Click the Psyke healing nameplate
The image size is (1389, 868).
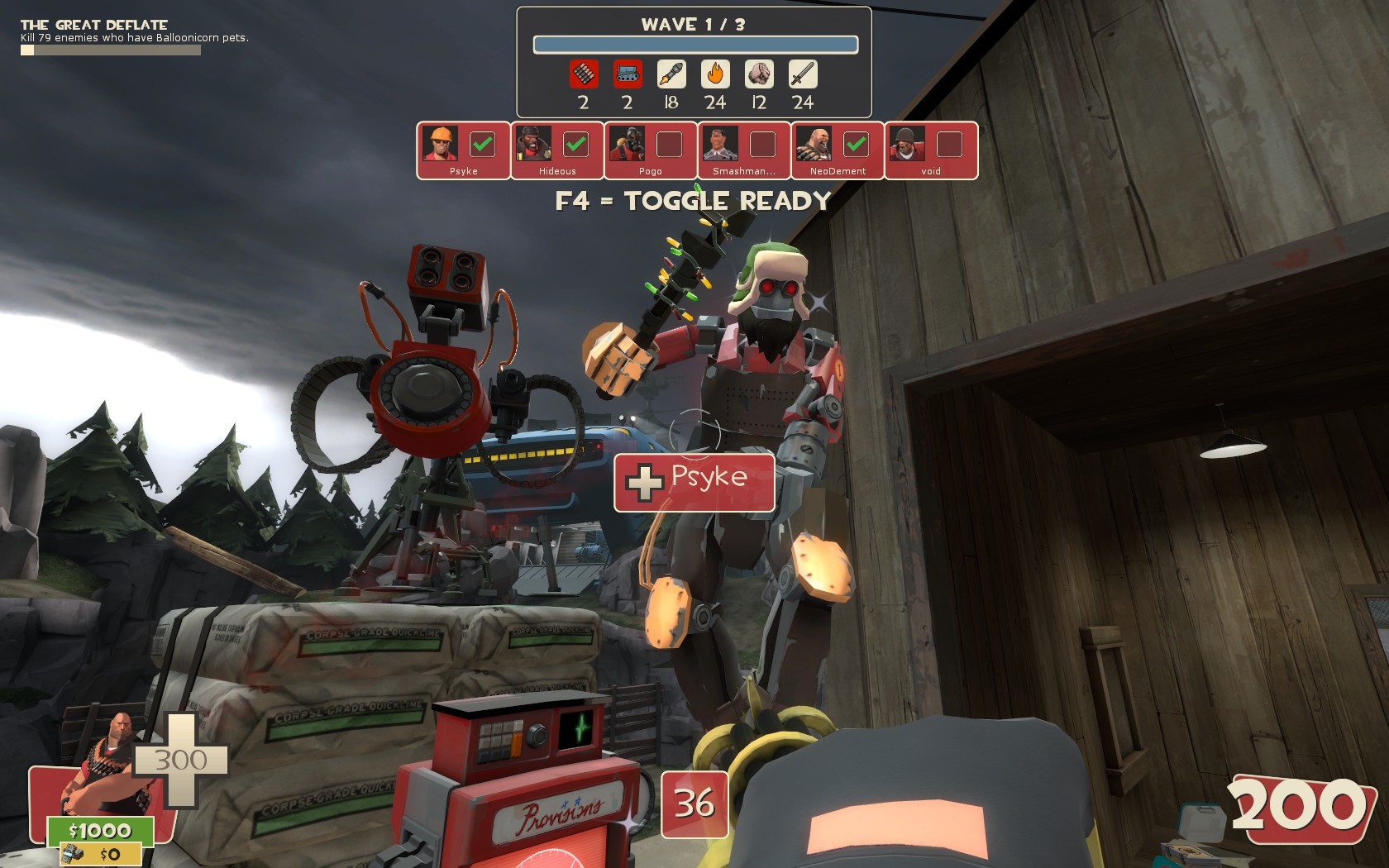coord(694,482)
